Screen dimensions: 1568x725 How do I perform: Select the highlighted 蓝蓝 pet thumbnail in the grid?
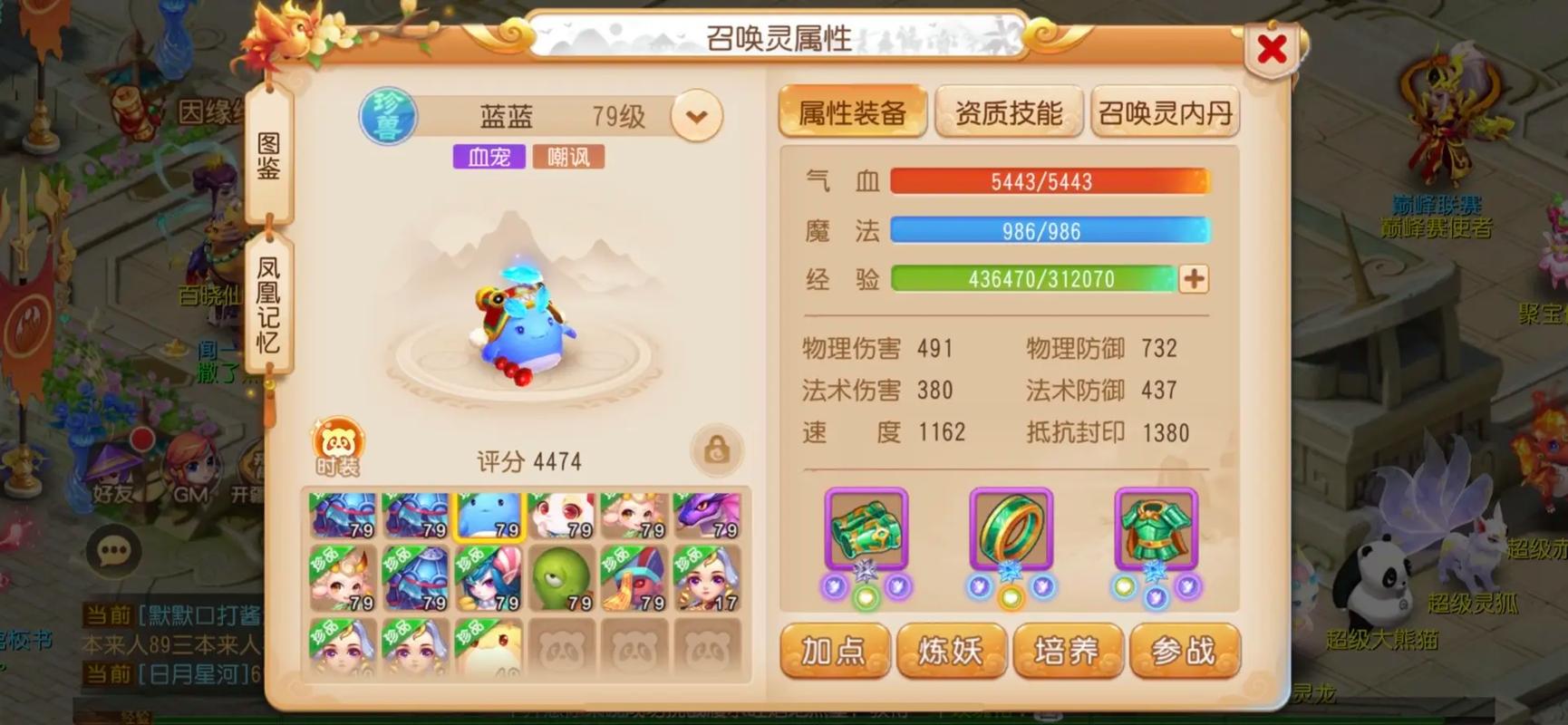(489, 516)
